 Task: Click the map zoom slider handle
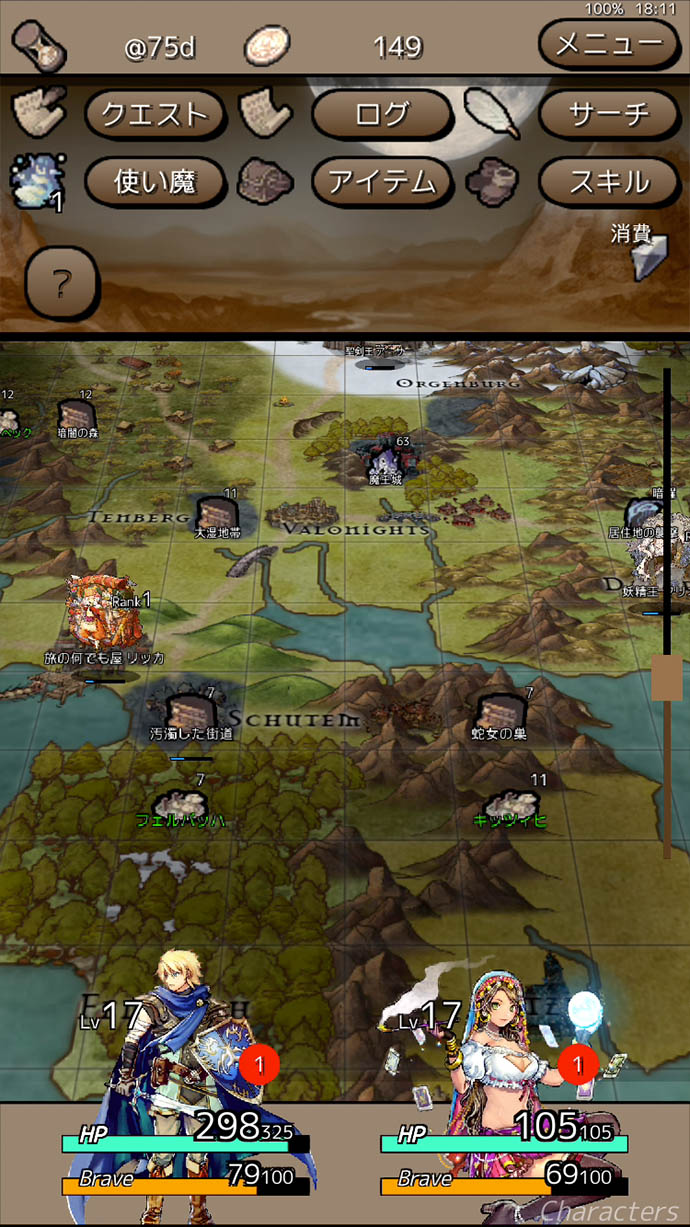point(666,678)
